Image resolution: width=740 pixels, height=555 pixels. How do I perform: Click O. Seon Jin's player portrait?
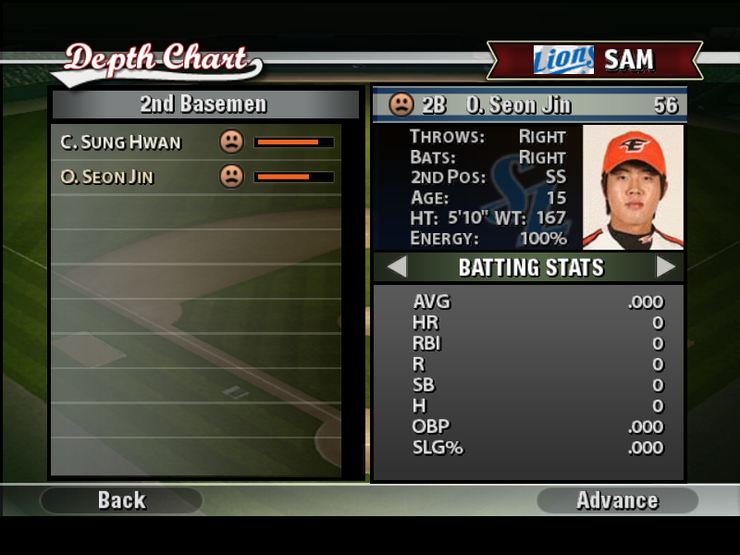point(632,187)
